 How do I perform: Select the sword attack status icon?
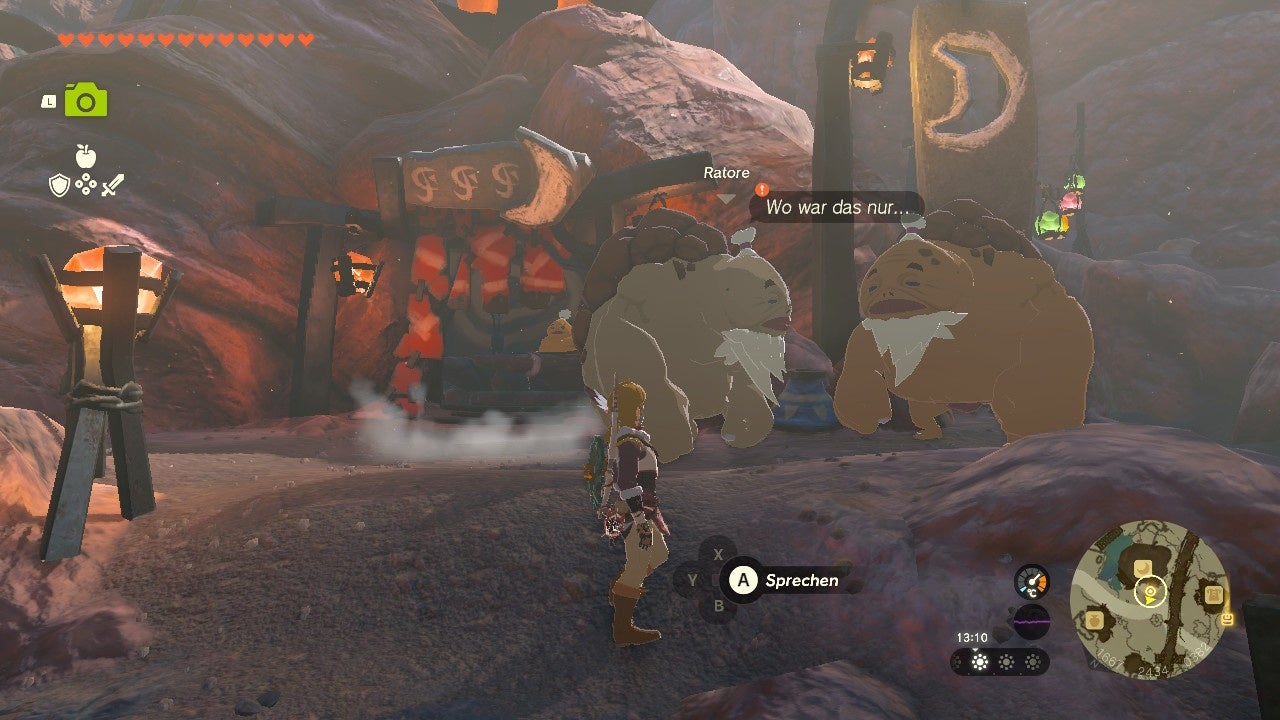click(x=112, y=184)
